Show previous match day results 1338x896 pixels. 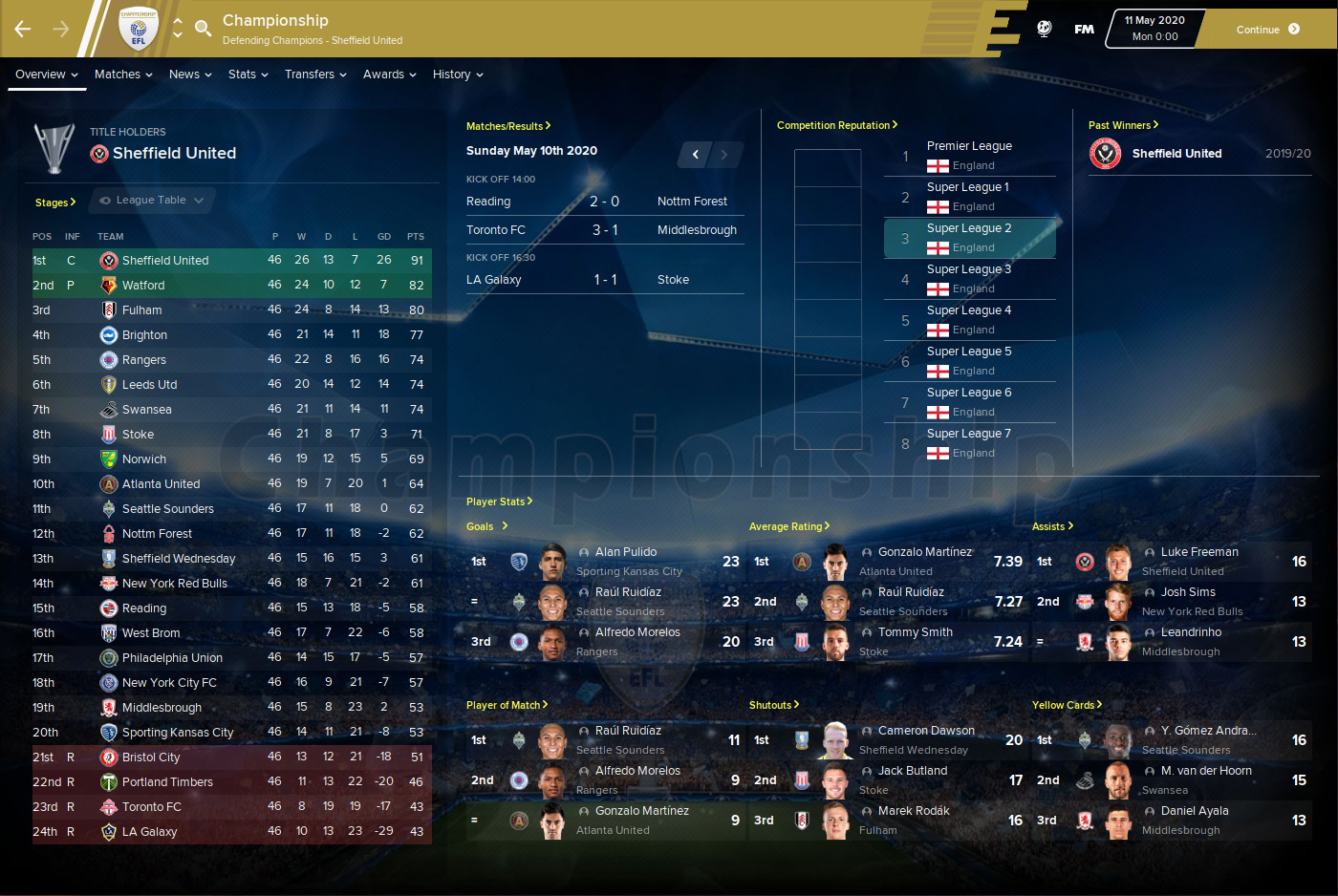(x=696, y=155)
